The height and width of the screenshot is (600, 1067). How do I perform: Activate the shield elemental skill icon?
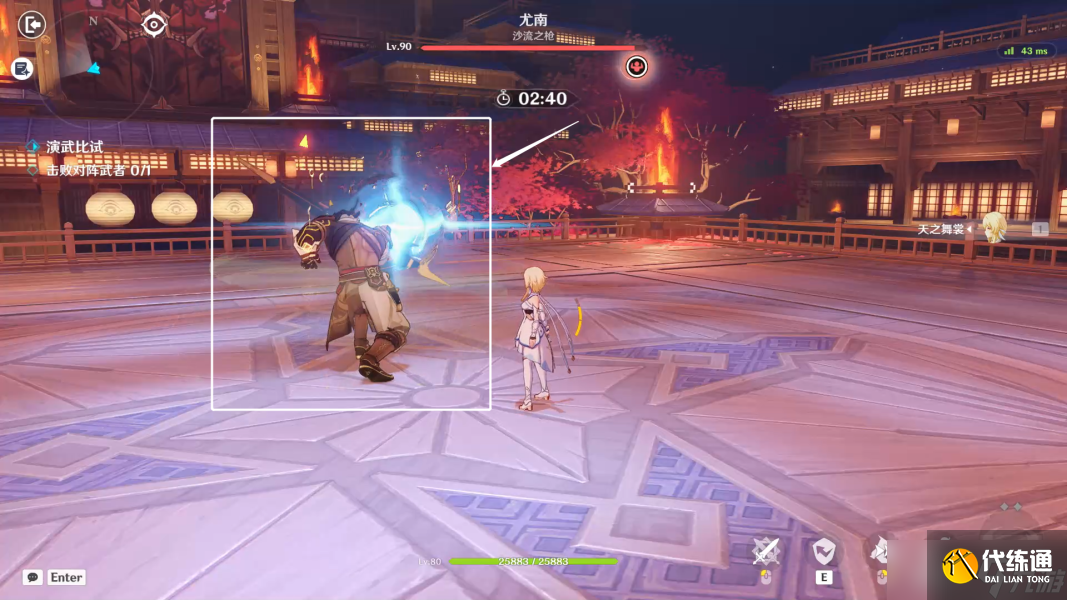point(824,550)
